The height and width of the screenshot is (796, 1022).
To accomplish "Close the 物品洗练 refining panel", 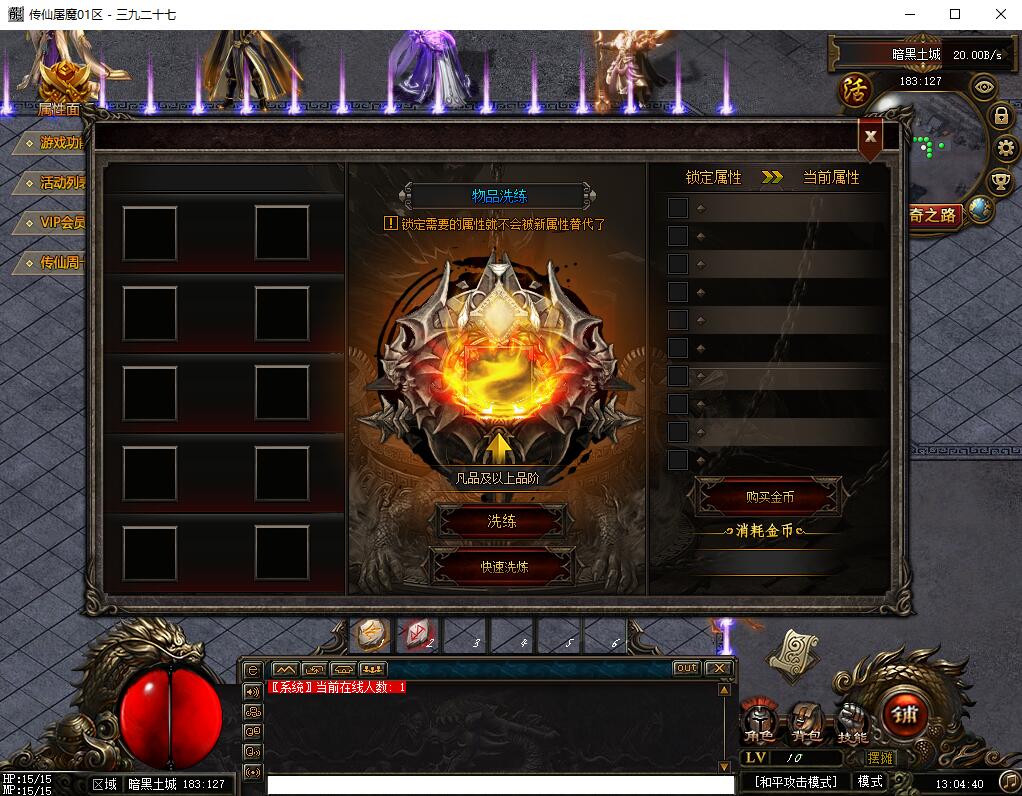I will (871, 137).
